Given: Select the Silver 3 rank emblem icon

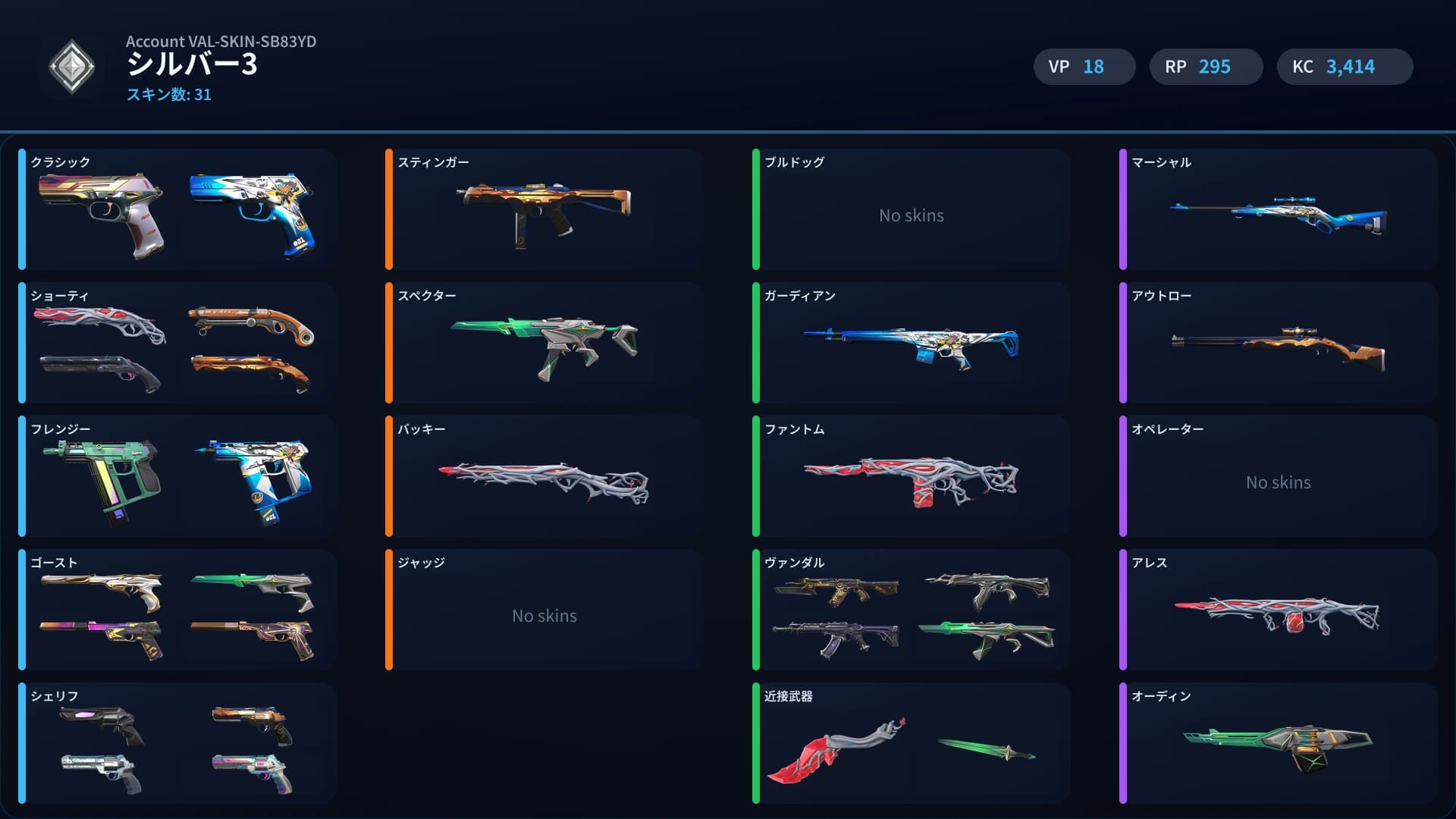Looking at the screenshot, I should coord(72,66).
